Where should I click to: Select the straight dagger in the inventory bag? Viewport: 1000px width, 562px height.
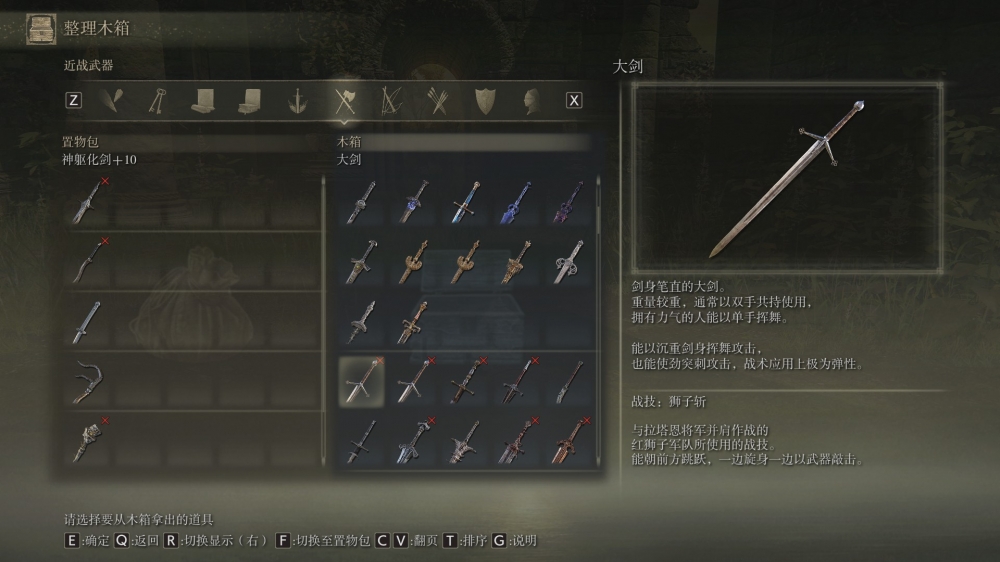[x=90, y=321]
